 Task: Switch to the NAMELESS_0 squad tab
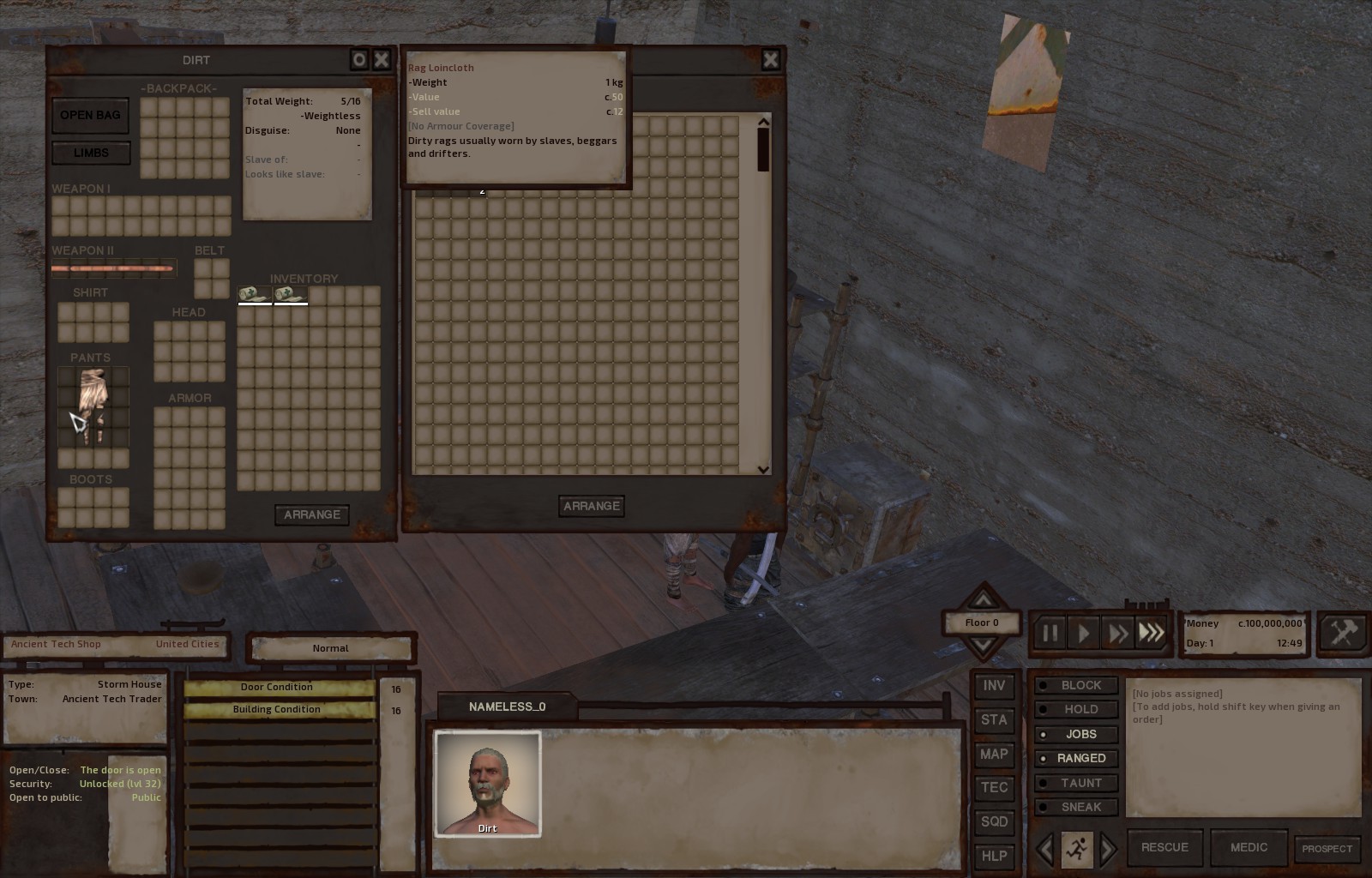507,707
